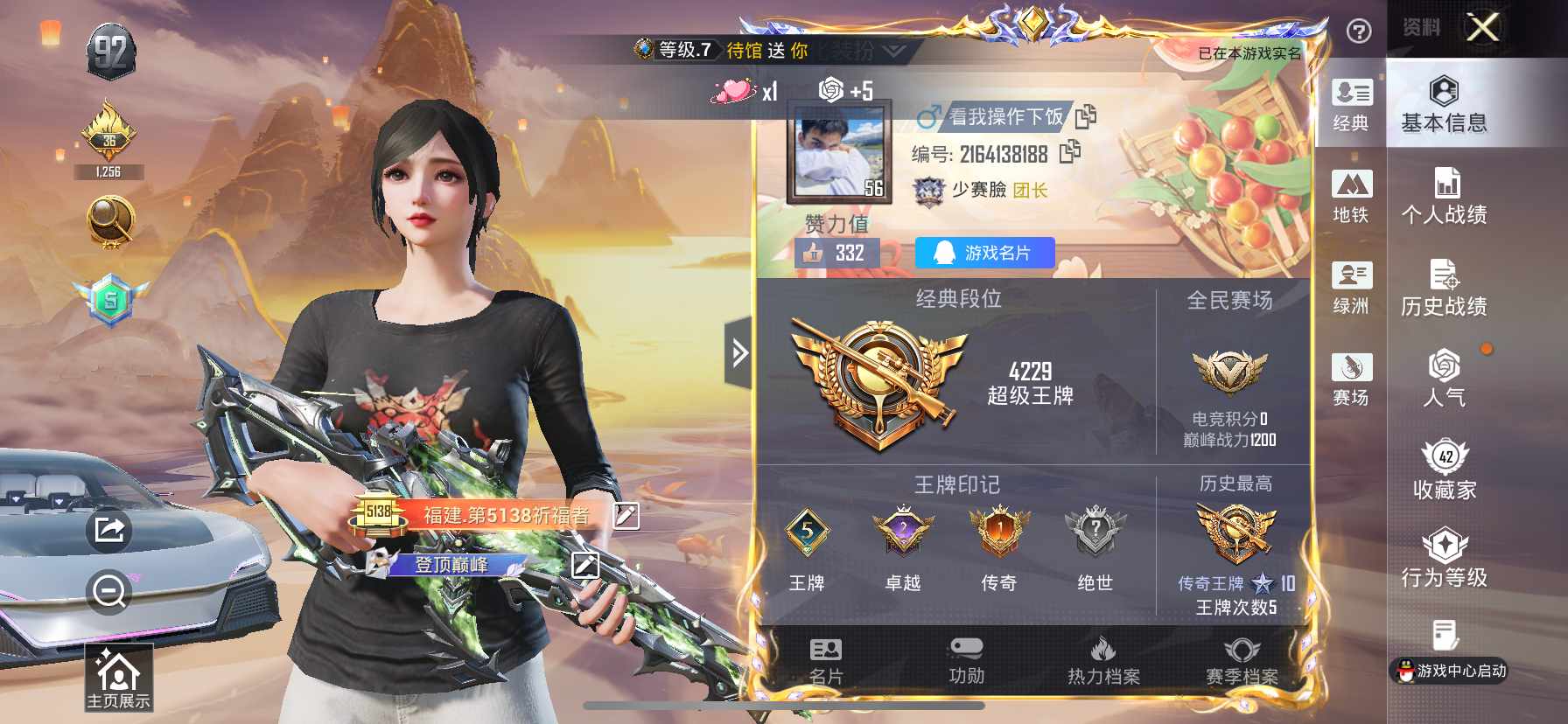
Task: Click the pencil edit icon beside 登顶巅峰
Action: (584, 567)
